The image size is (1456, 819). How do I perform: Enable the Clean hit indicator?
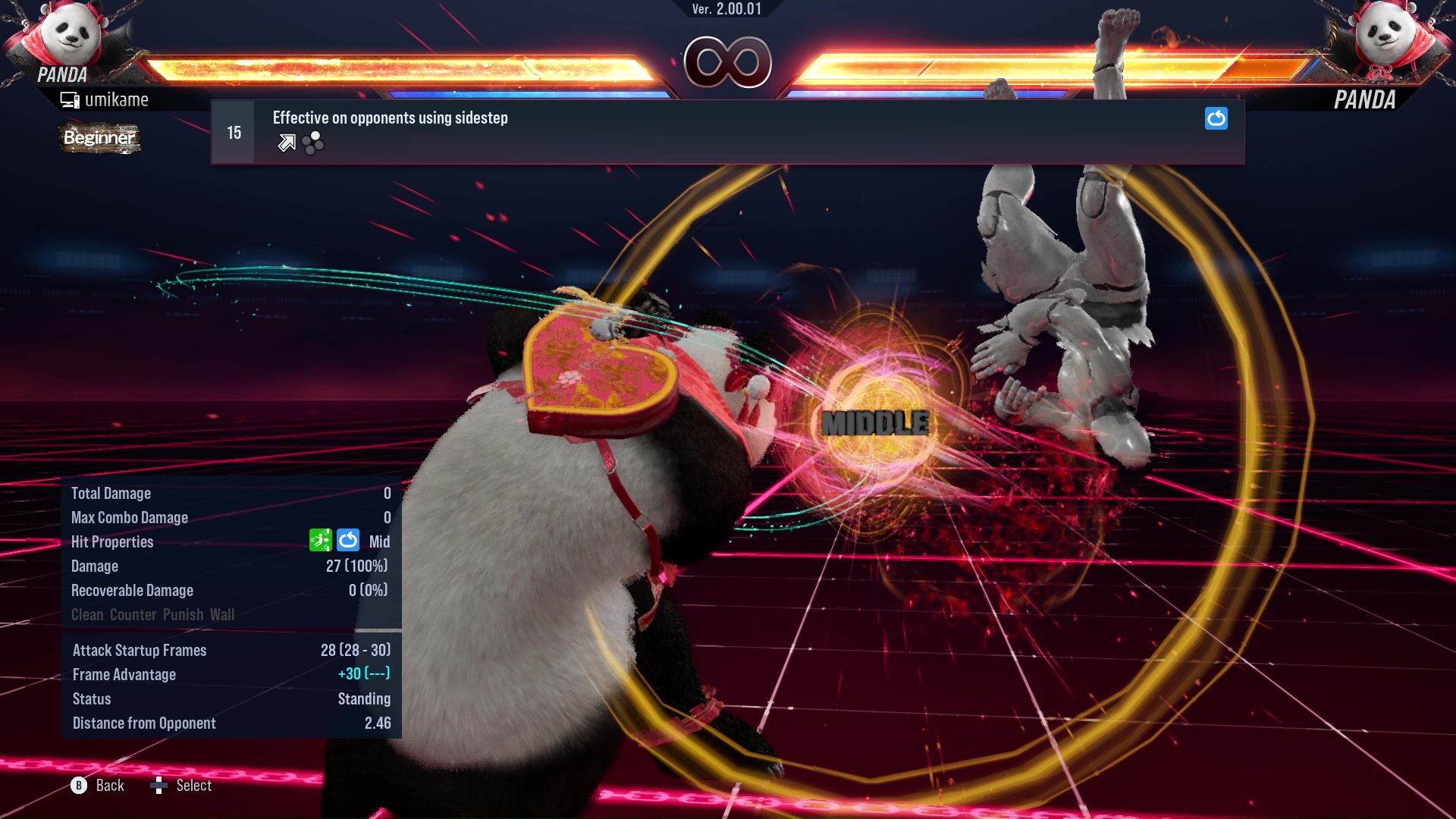tap(86, 615)
